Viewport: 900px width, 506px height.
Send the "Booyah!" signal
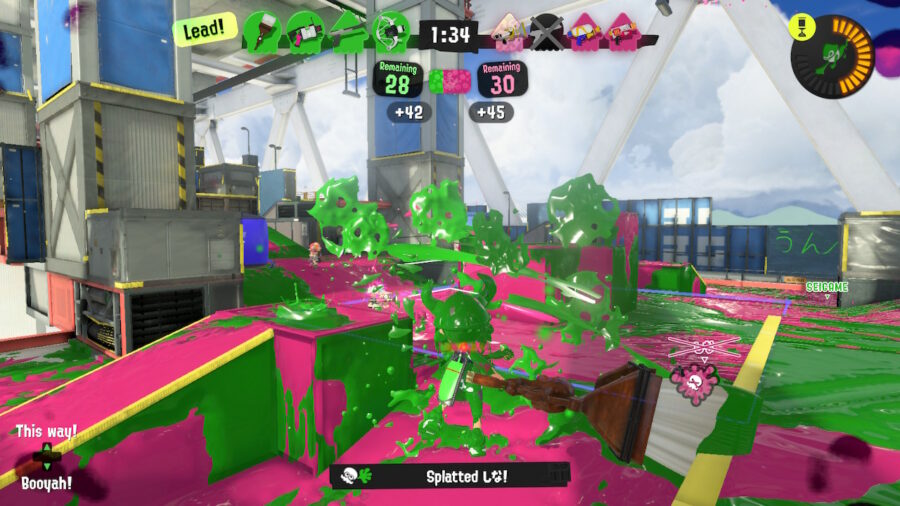46,482
